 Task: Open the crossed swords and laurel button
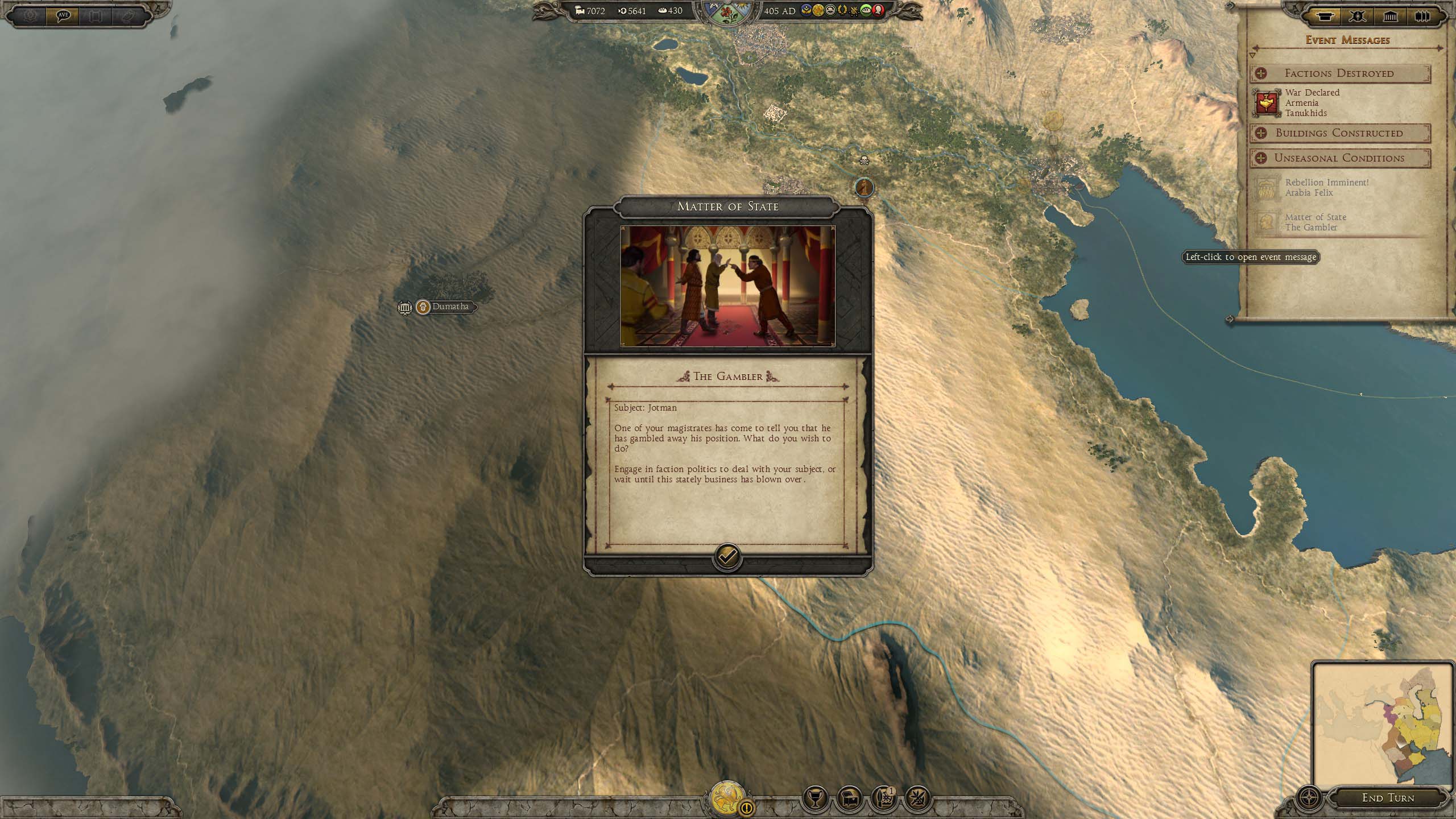point(917,799)
